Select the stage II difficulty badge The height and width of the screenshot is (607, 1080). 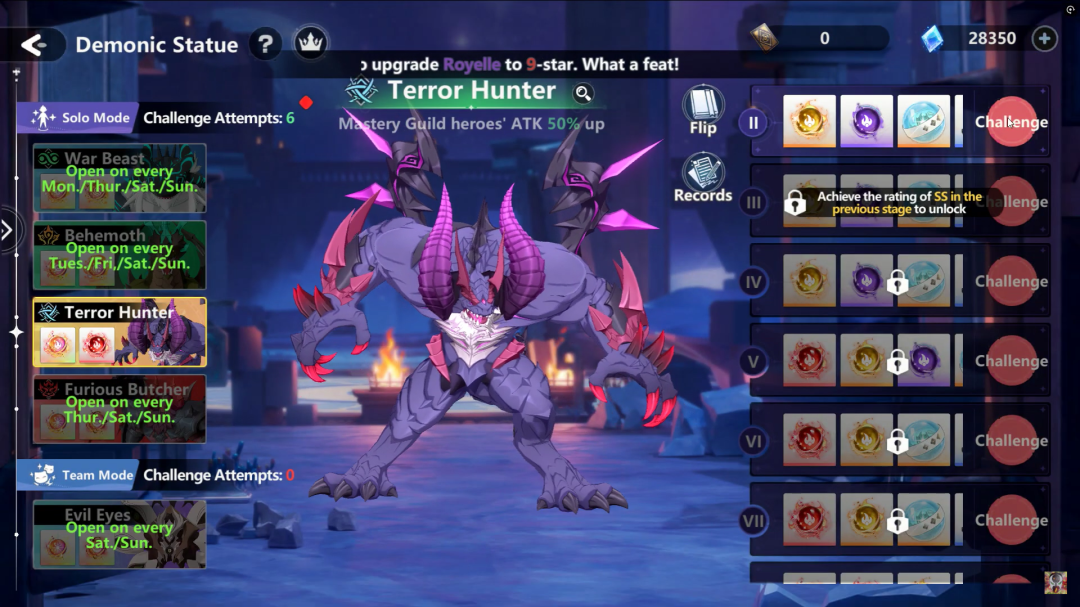pos(753,123)
